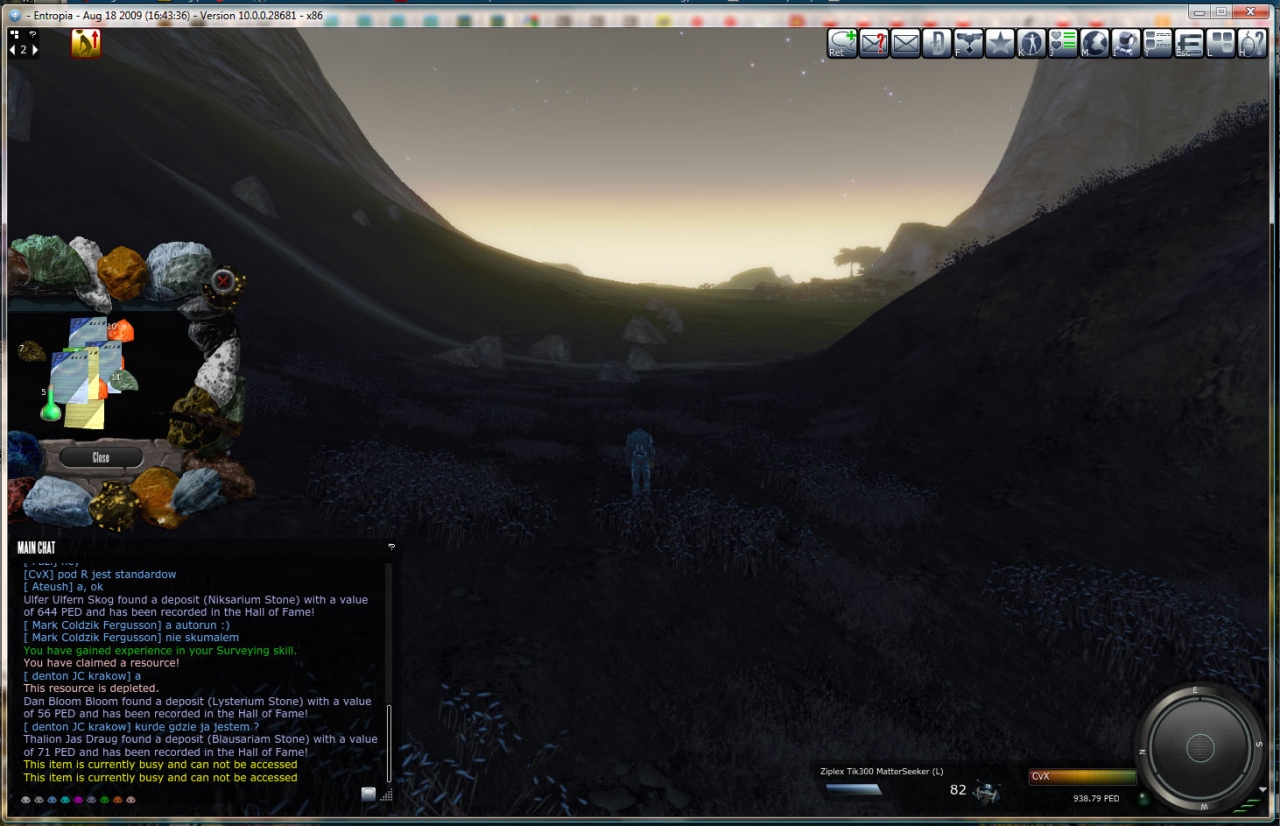
Task: Open the envelope with red question mark
Action: (874, 43)
